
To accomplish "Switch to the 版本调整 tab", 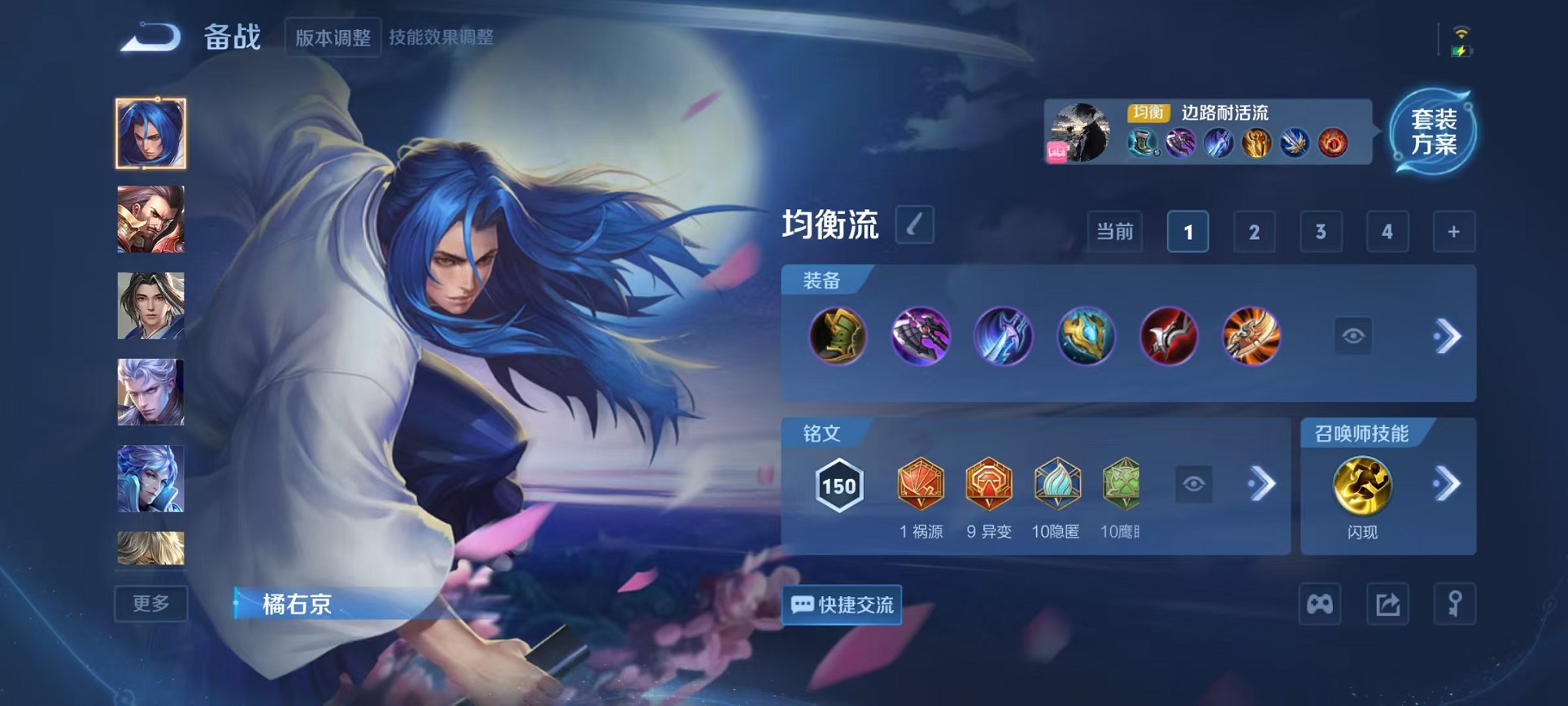I will click(x=332, y=35).
